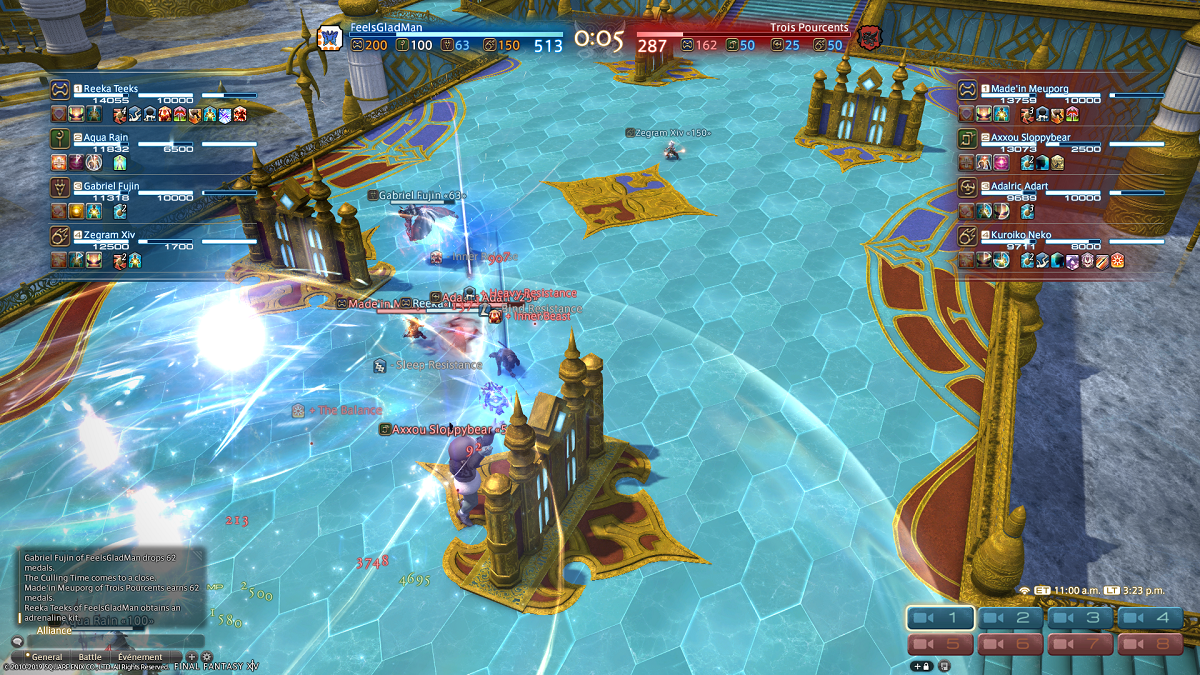Activate camera 7 view
1200x675 pixels.
pyautogui.click(x=1081, y=644)
